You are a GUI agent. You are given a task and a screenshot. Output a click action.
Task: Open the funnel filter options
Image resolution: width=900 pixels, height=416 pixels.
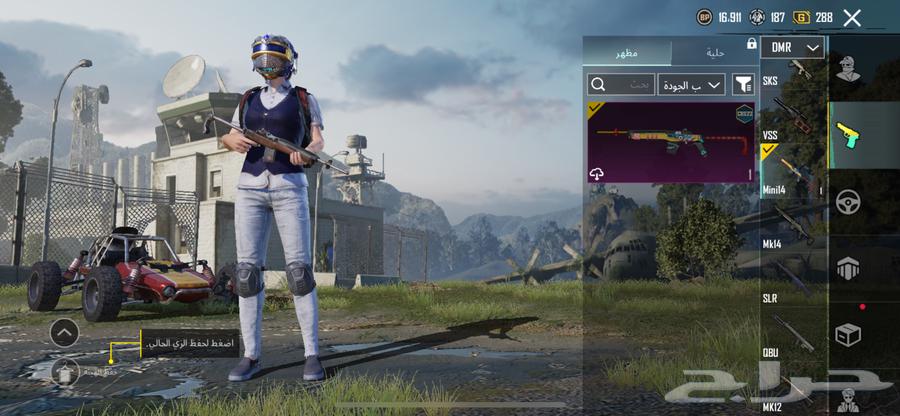(742, 84)
